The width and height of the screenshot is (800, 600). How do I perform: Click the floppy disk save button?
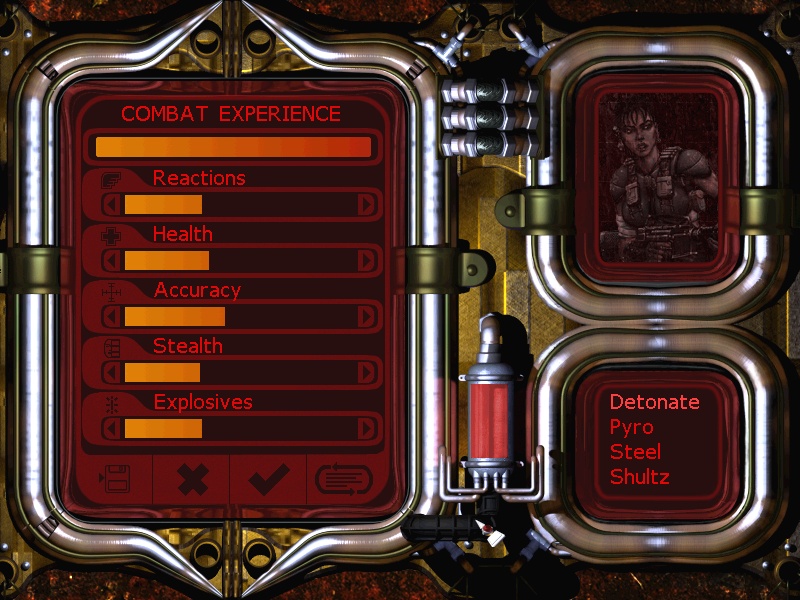pyautogui.click(x=114, y=481)
